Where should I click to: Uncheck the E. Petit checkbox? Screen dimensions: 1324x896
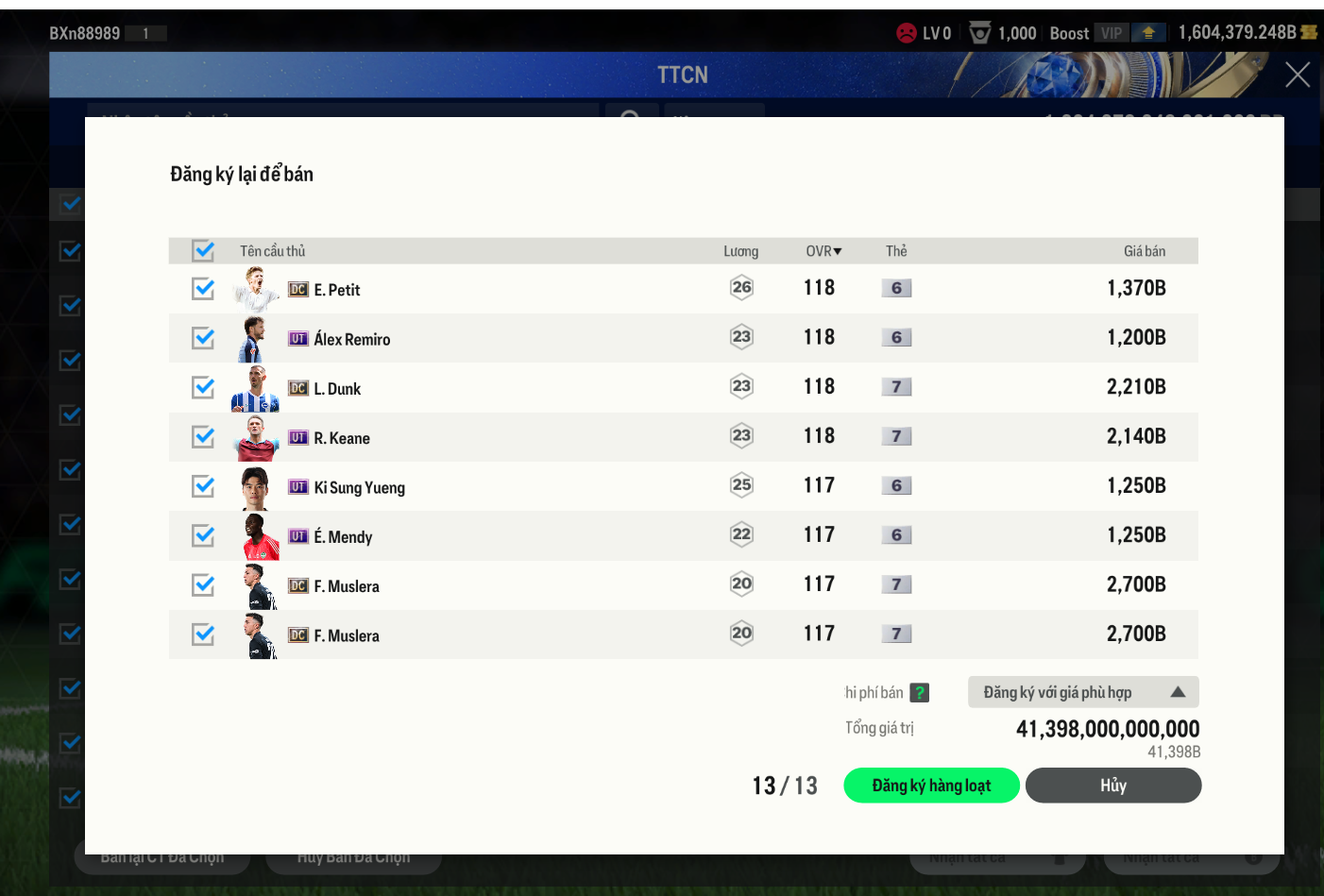coord(203,289)
